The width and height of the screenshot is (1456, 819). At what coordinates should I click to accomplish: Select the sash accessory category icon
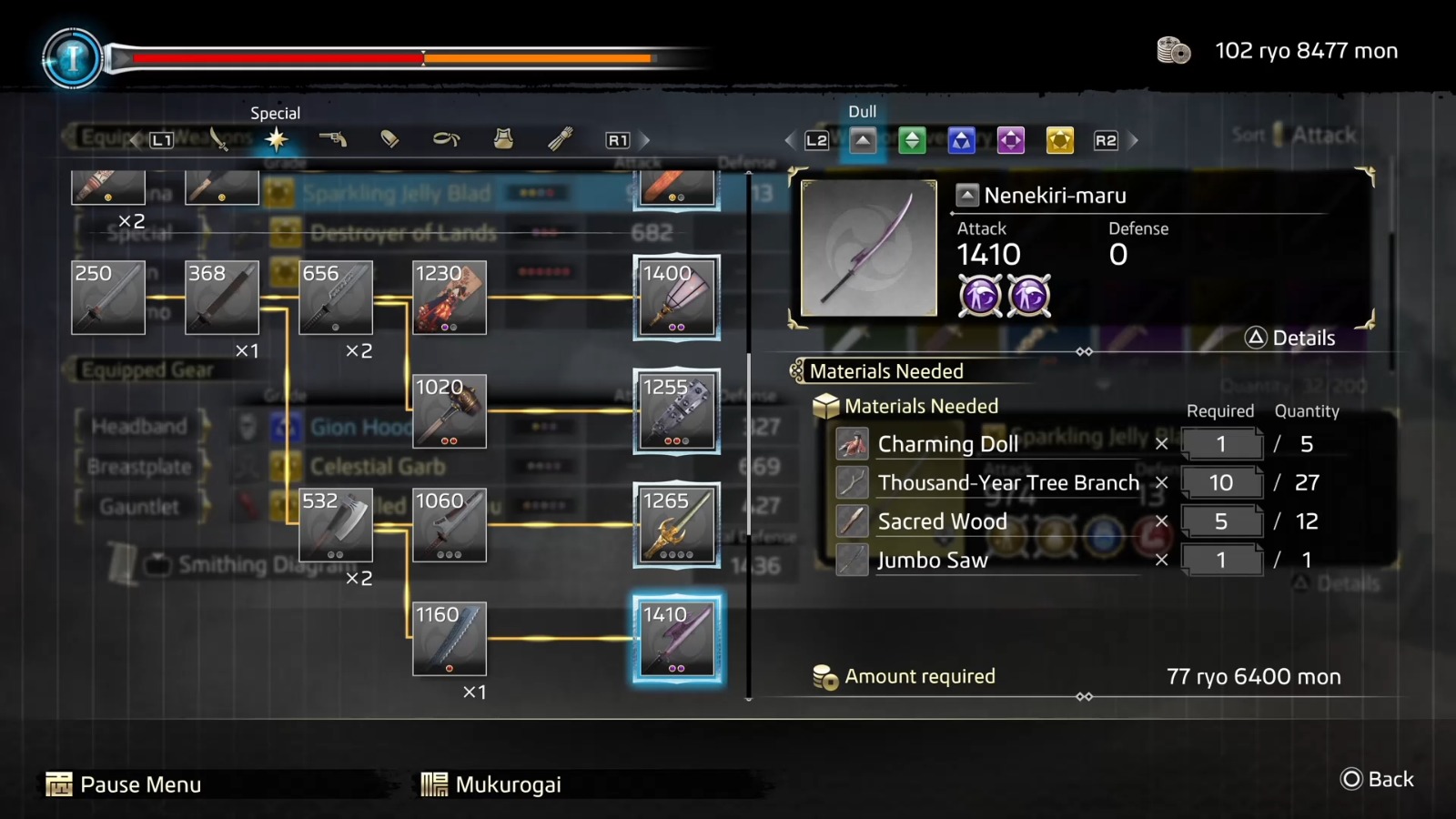click(x=446, y=139)
